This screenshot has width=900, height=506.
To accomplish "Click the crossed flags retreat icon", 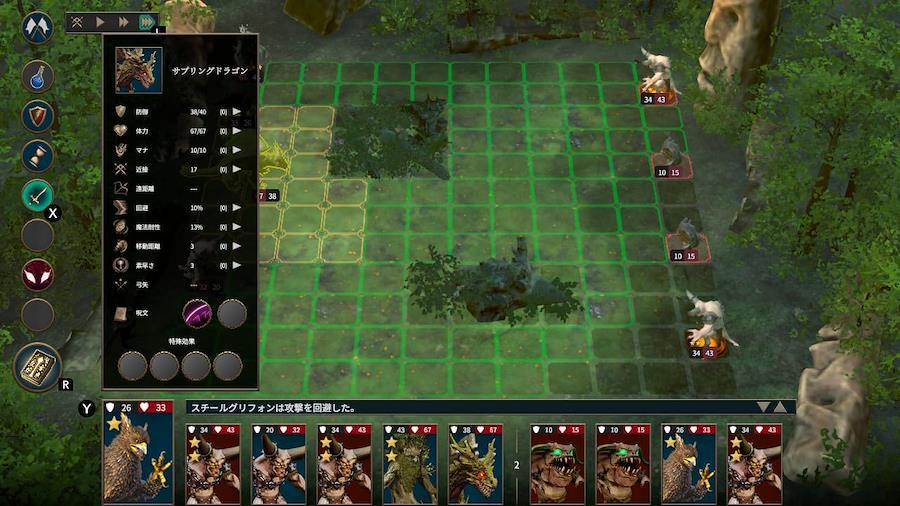I will [38, 25].
